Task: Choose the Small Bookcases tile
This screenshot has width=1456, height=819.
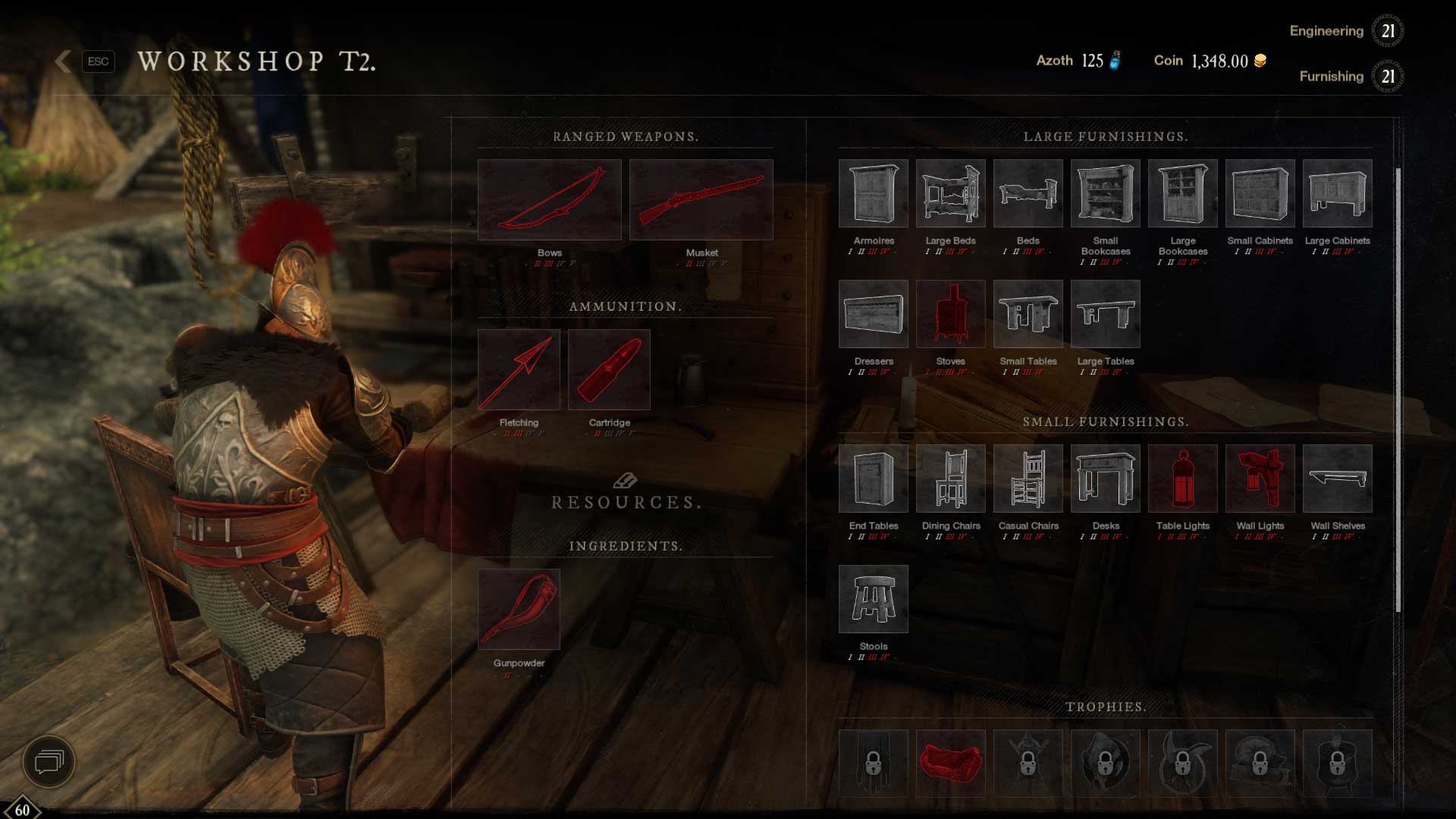Action: coord(1105,193)
